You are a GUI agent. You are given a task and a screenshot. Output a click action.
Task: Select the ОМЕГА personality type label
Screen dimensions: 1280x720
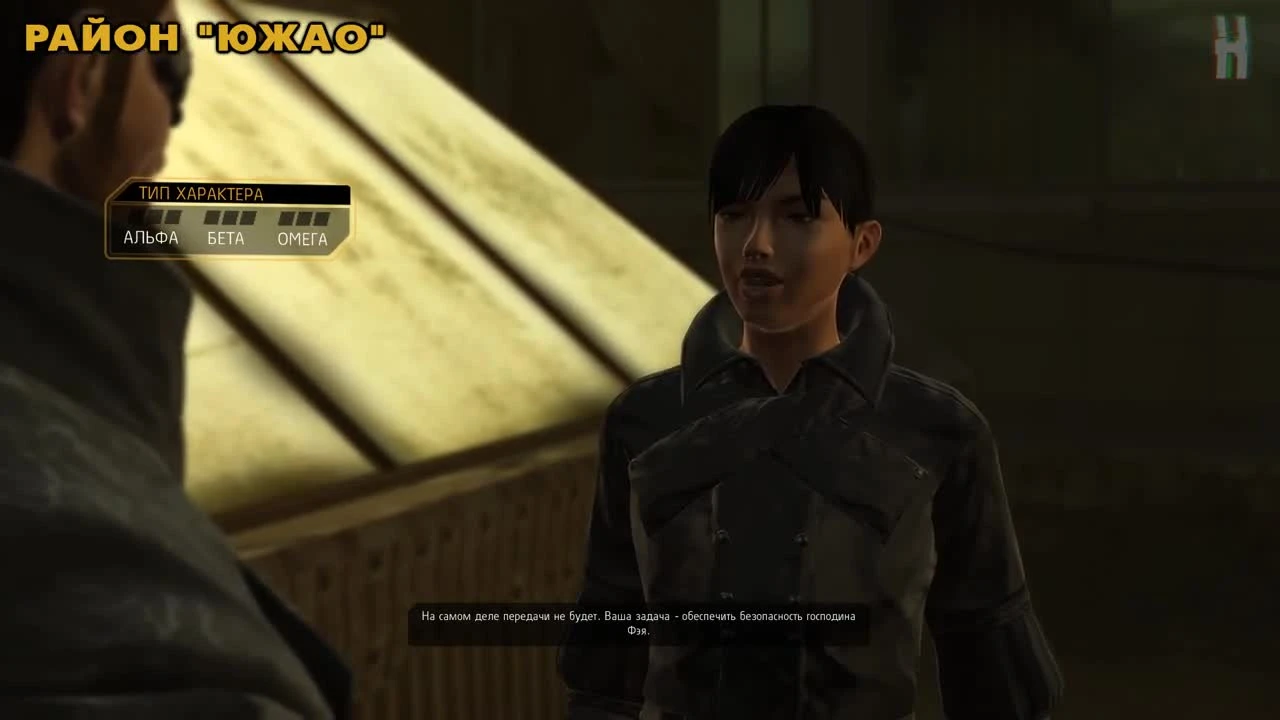pos(303,238)
